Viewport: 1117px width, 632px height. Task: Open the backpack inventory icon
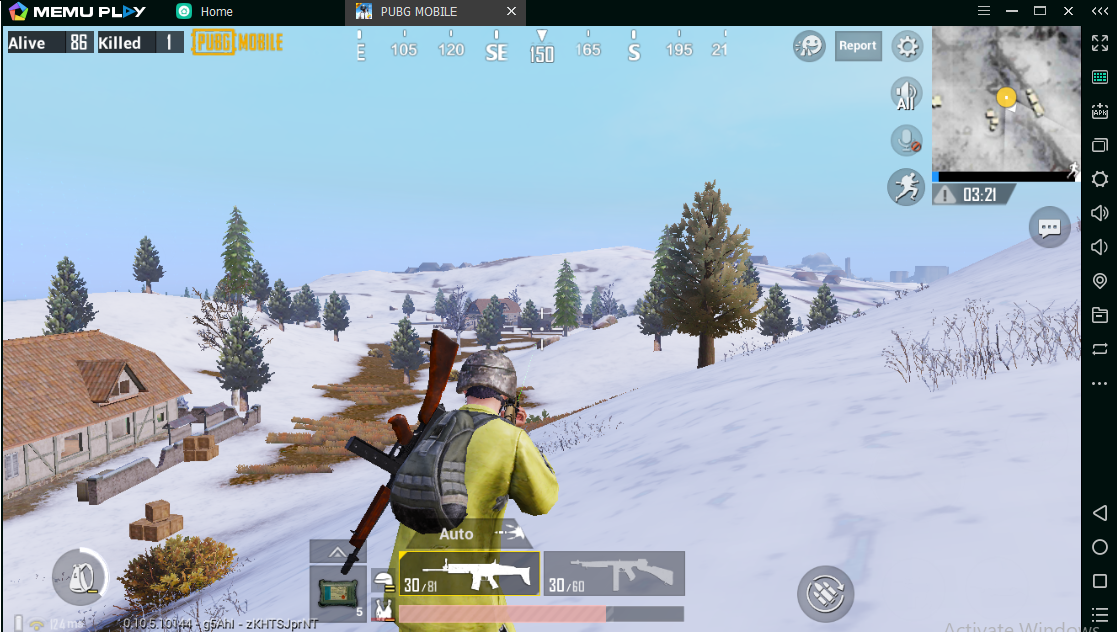(x=80, y=576)
